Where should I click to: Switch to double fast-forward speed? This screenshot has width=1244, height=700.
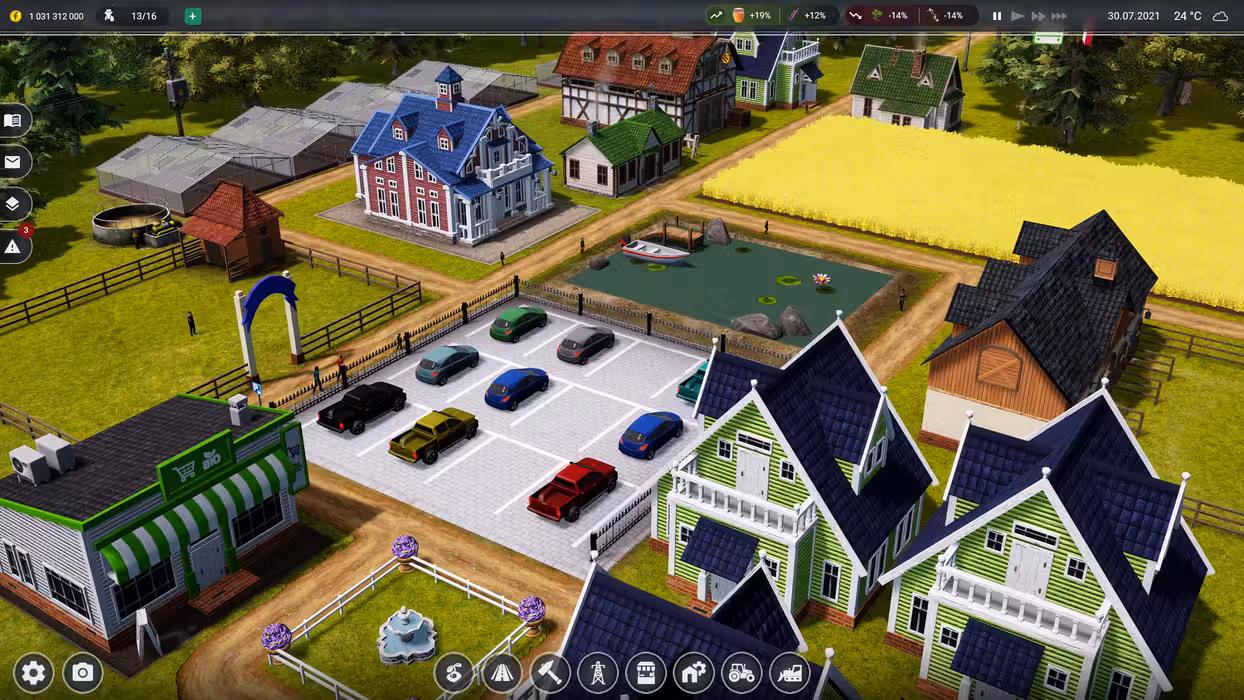point(1038,16)
